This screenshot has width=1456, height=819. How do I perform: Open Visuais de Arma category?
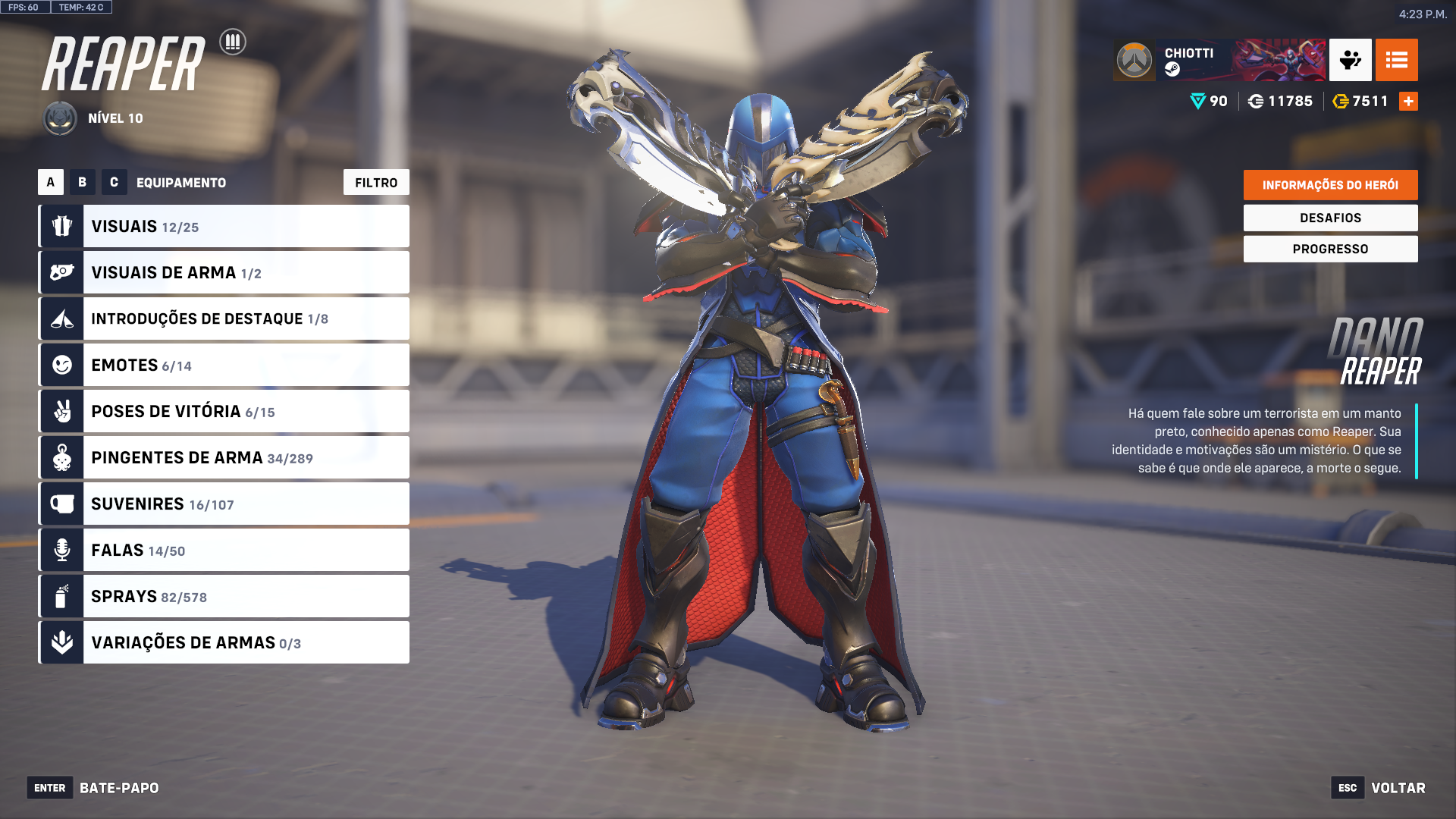click(224, 272)
